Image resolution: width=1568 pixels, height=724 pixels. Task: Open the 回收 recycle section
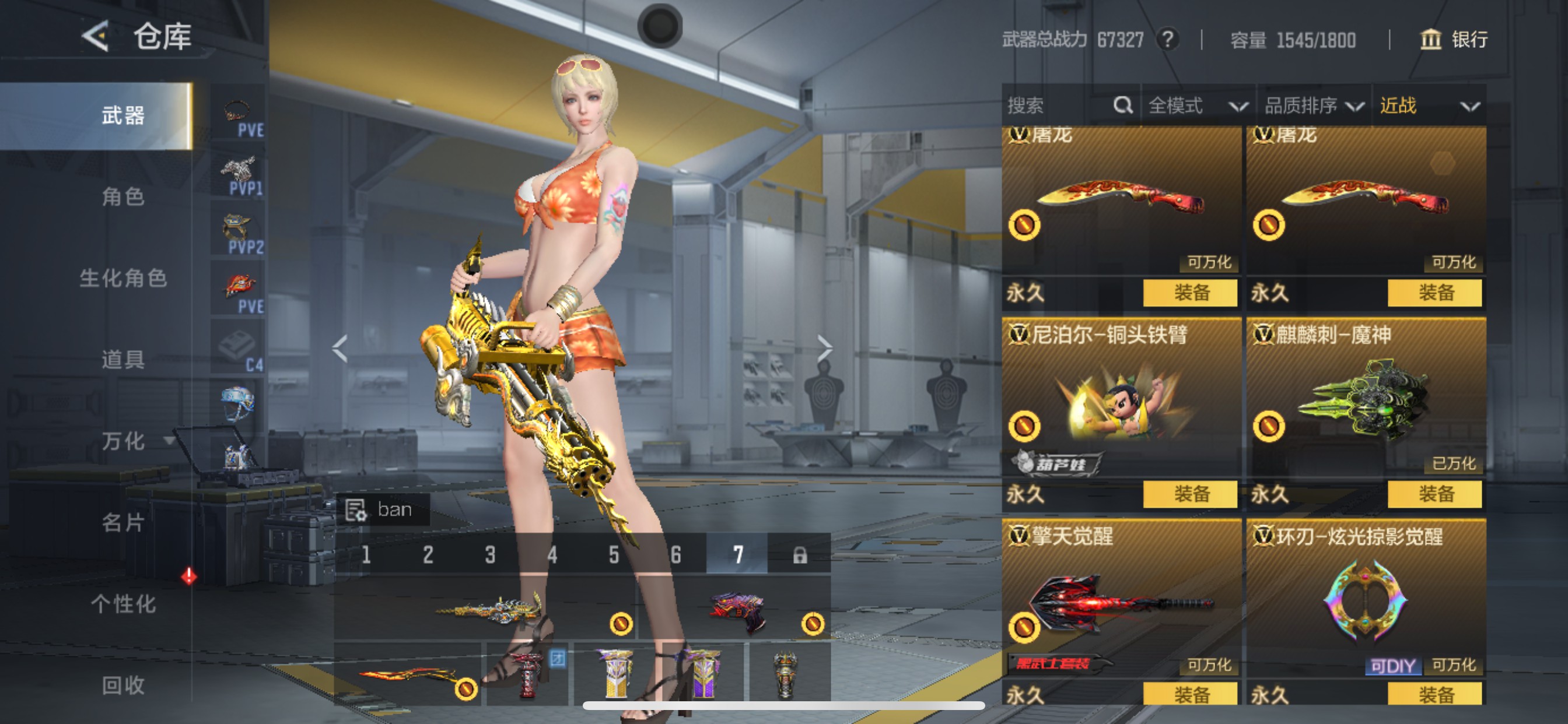[123, 686]
